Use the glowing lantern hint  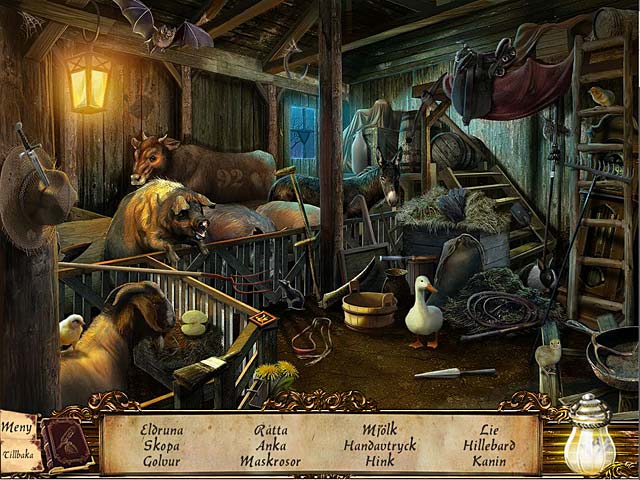[589, 440]
